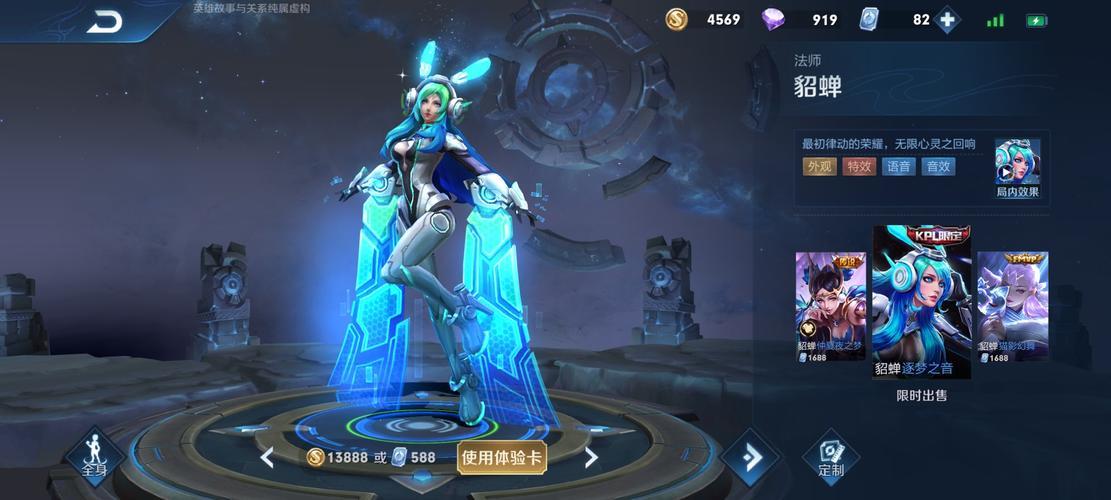1111x500 pixels.
Task: Choose the 语音 voice tag
Action: (x=897, y=167)
